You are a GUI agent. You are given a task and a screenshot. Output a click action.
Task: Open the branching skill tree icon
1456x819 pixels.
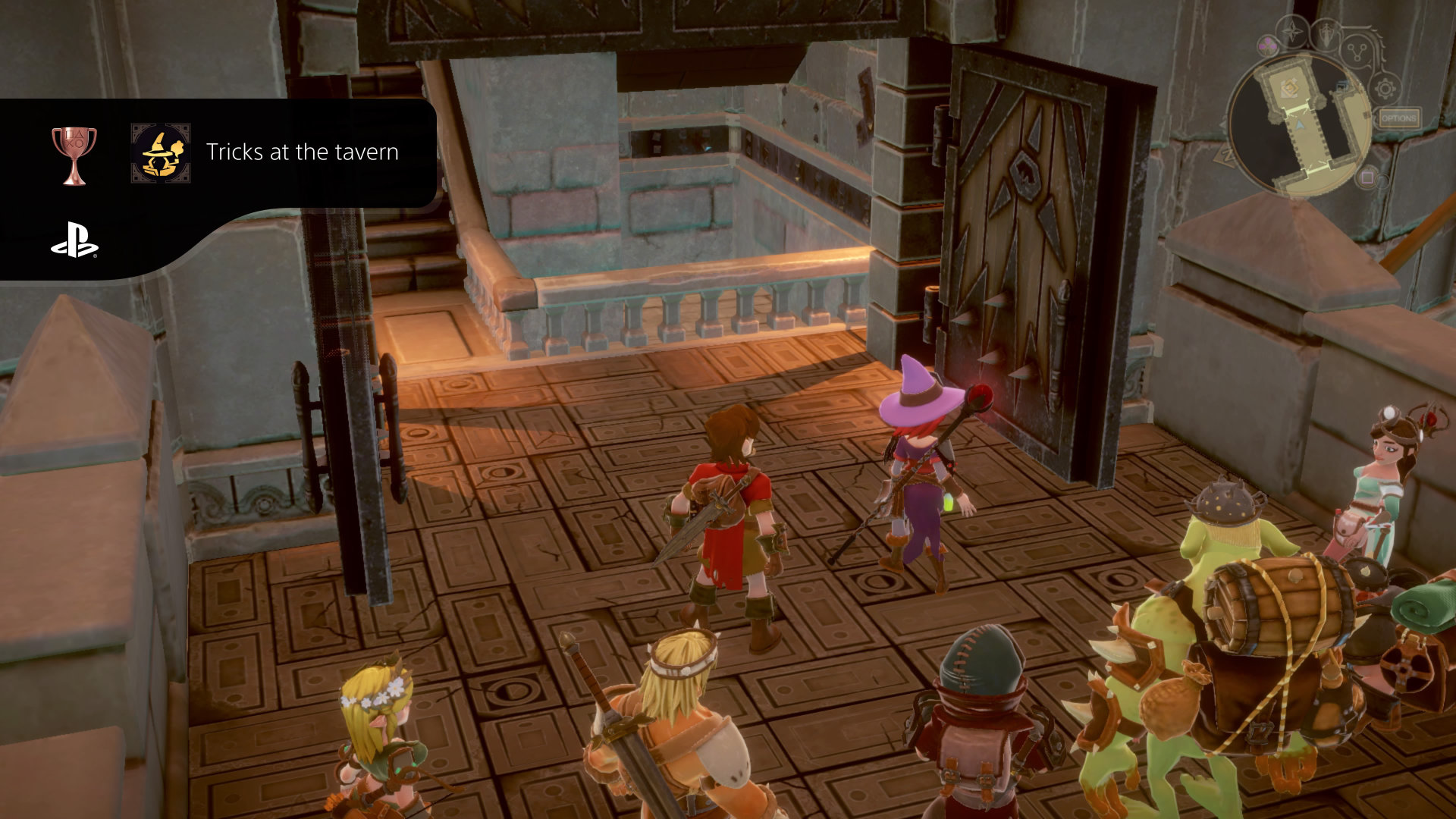[1357, 52]
